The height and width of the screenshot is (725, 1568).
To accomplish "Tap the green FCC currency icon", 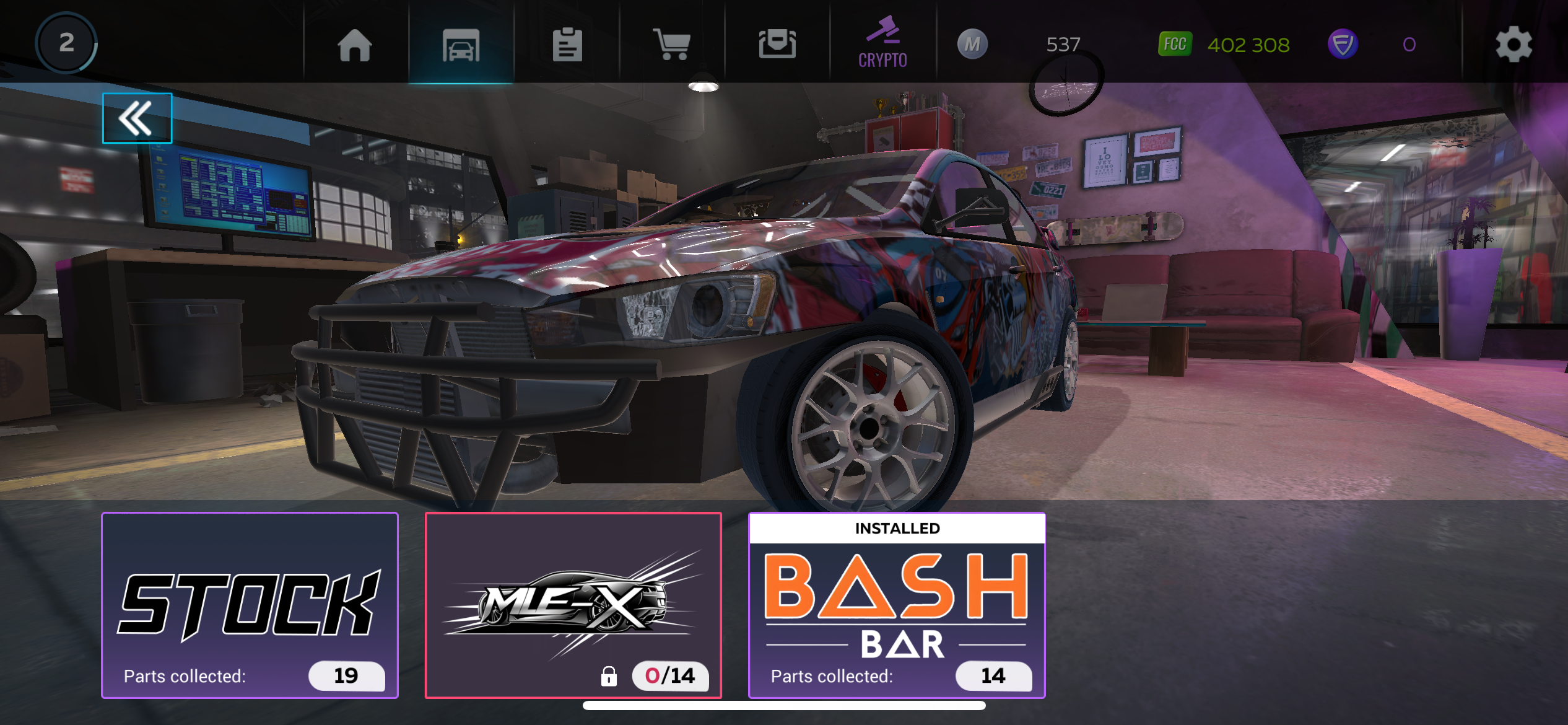I will point(1175,45).
